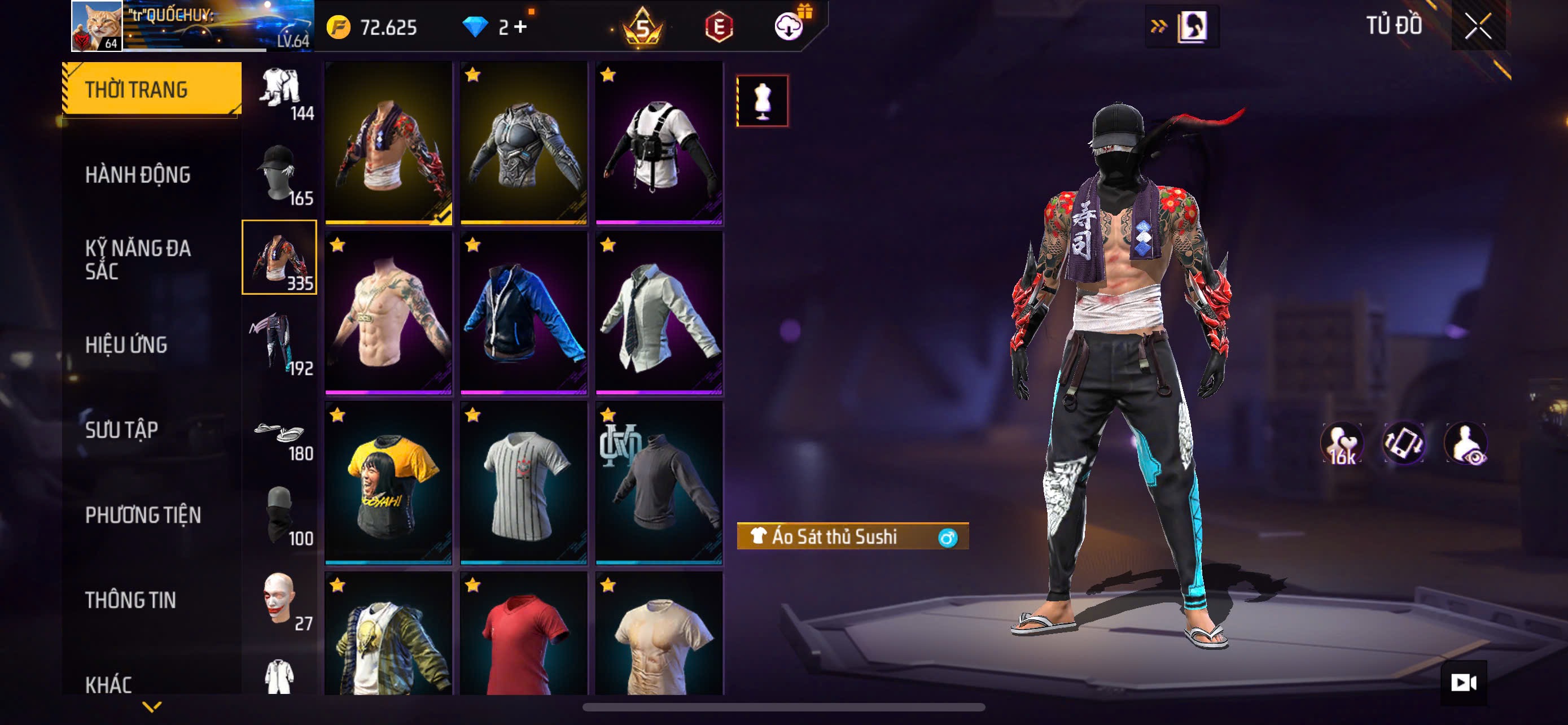Viewport: 1568px width, 725px height.
Task: Select the blue hooded jacket
Action: (x=523, y=312)
